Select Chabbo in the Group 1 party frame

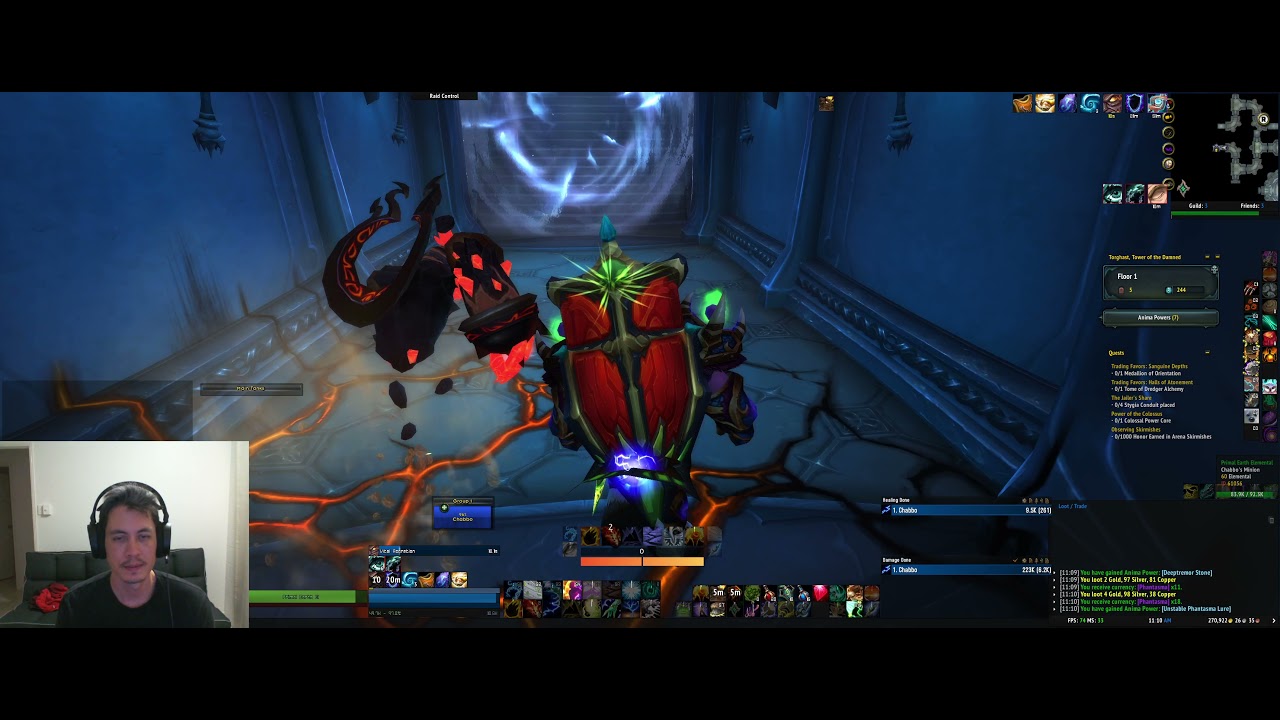pyautogui.click(x=463, y=515)
